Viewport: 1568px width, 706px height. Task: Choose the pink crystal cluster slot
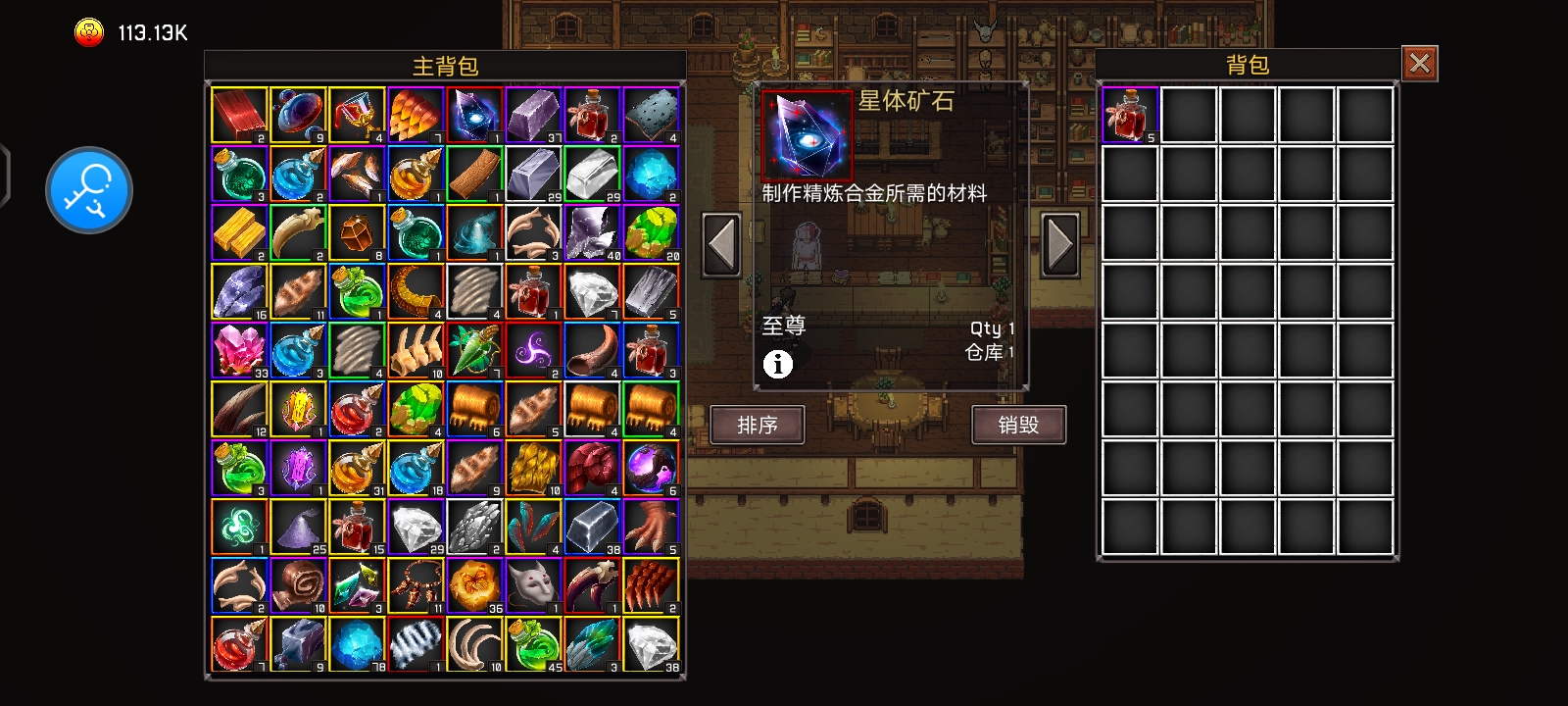(239, 350)
